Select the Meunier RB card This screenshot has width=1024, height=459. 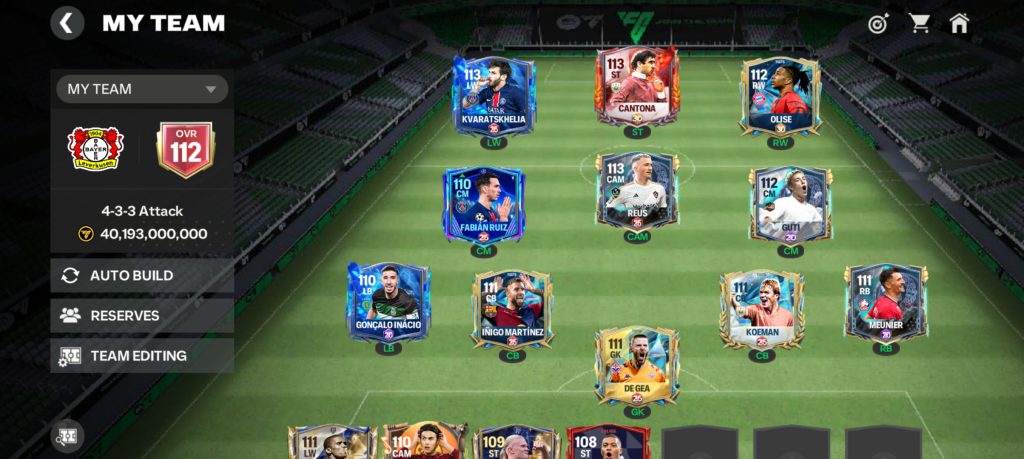point(885,302)
